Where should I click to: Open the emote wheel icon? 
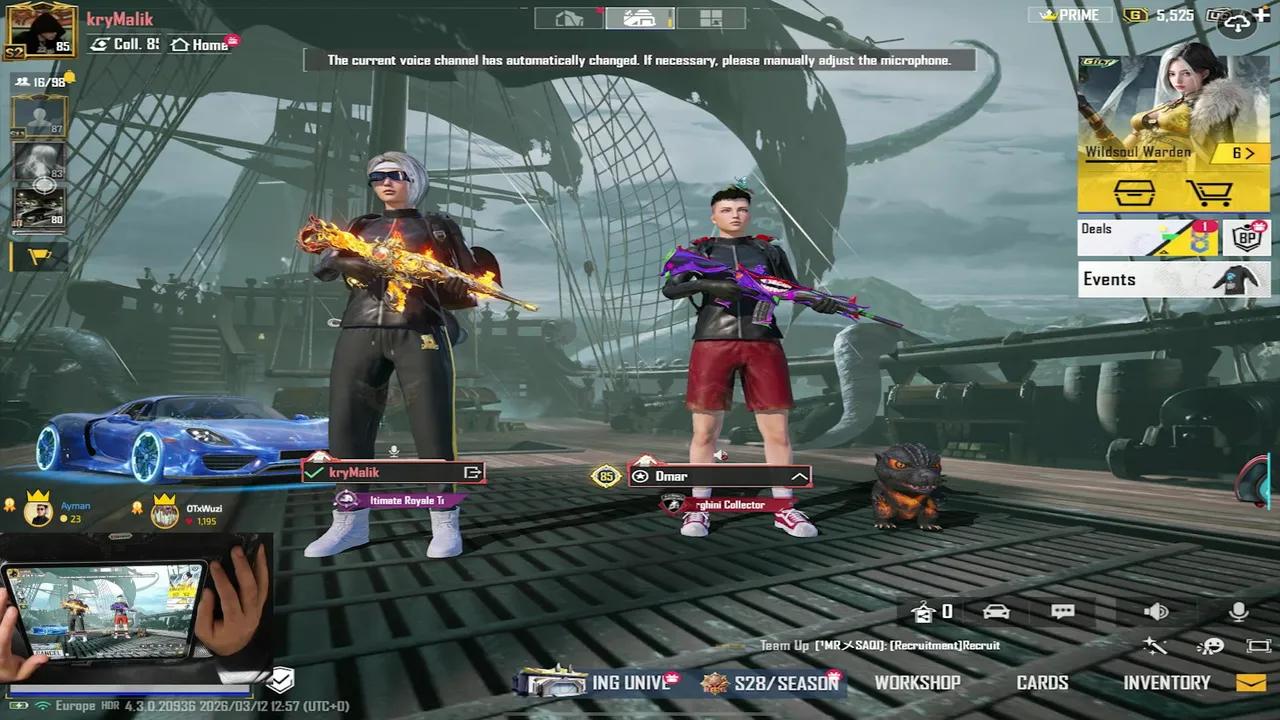pyautogui.click(x=1211, y=648)
